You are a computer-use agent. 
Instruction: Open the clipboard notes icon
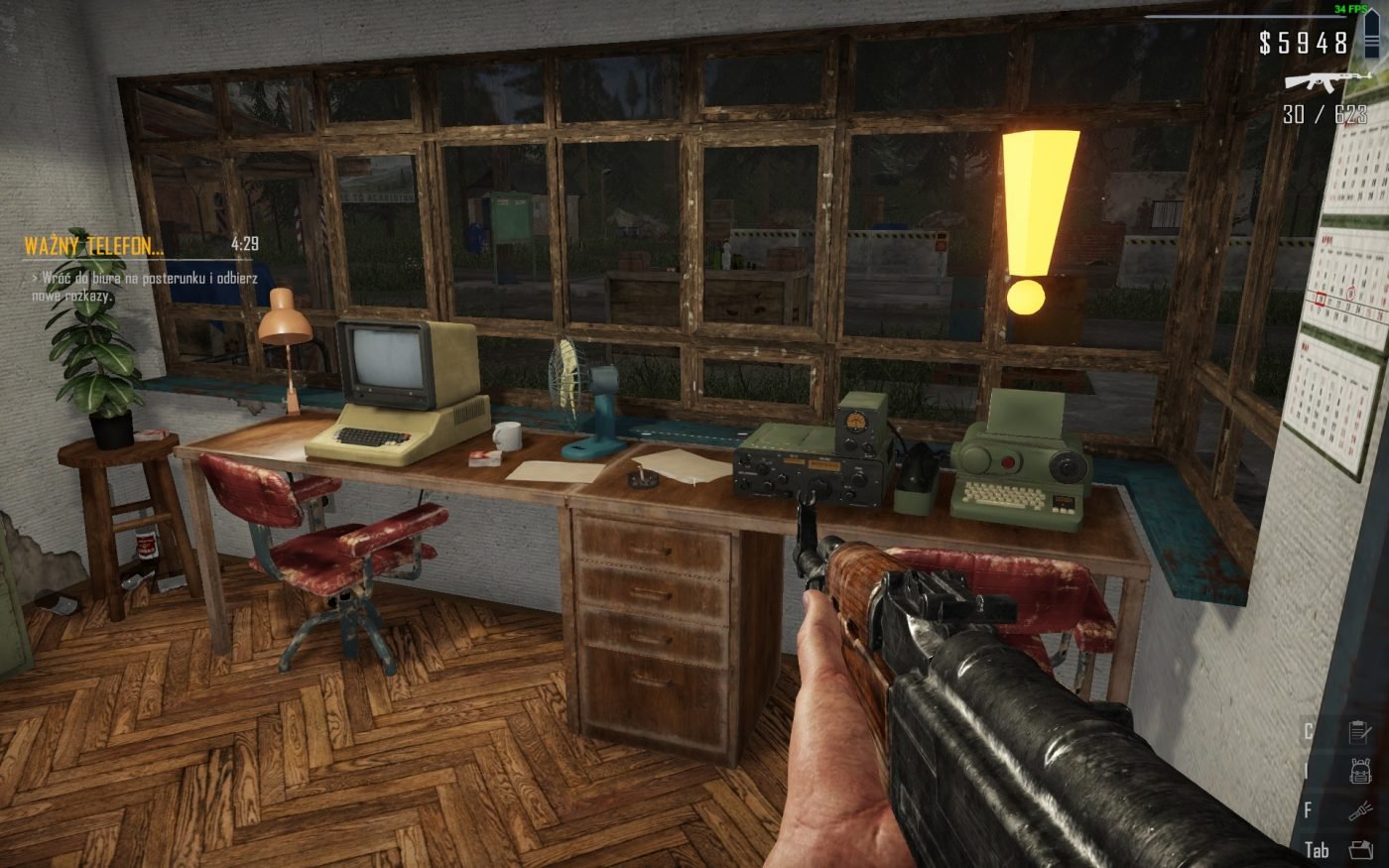(1359, 733)
